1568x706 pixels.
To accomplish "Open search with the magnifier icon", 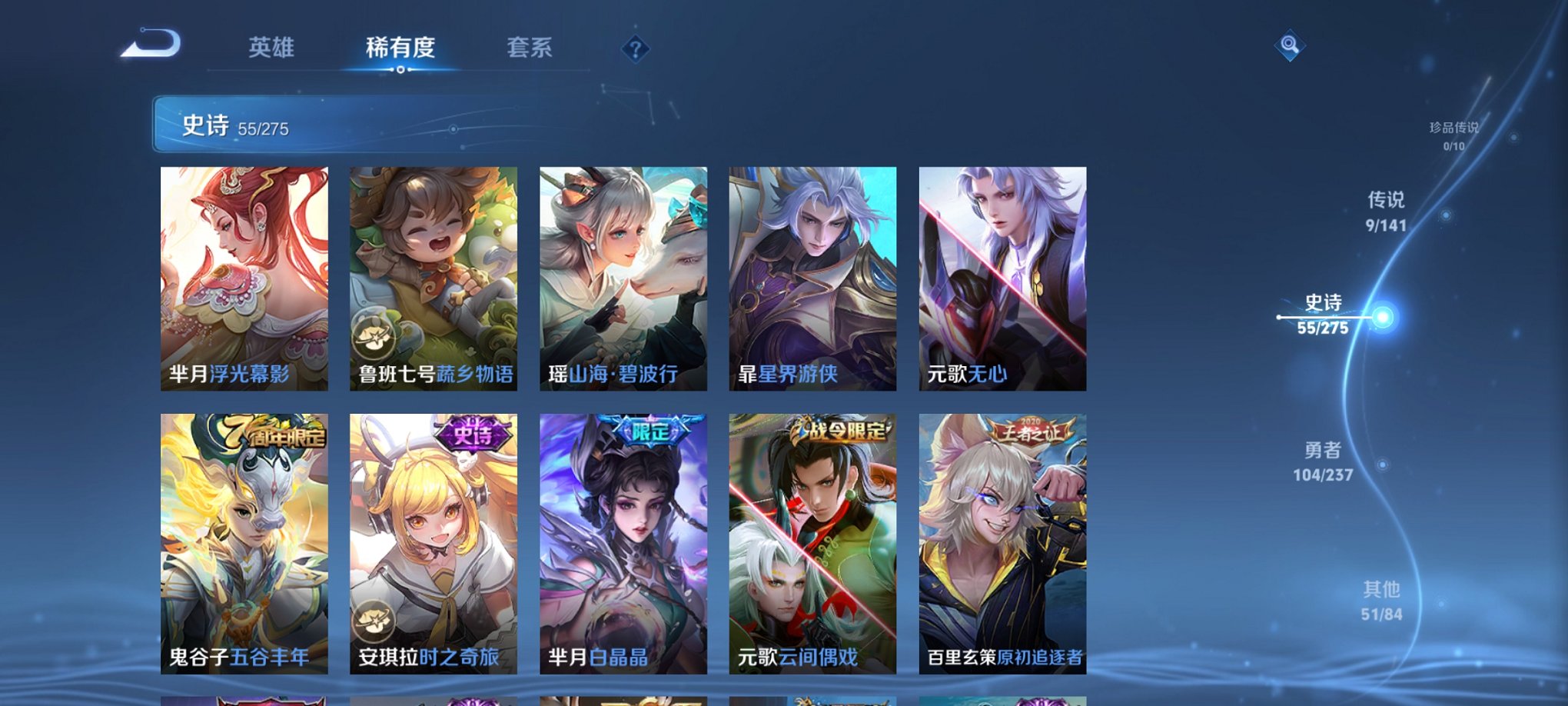I will [1289, 45].
